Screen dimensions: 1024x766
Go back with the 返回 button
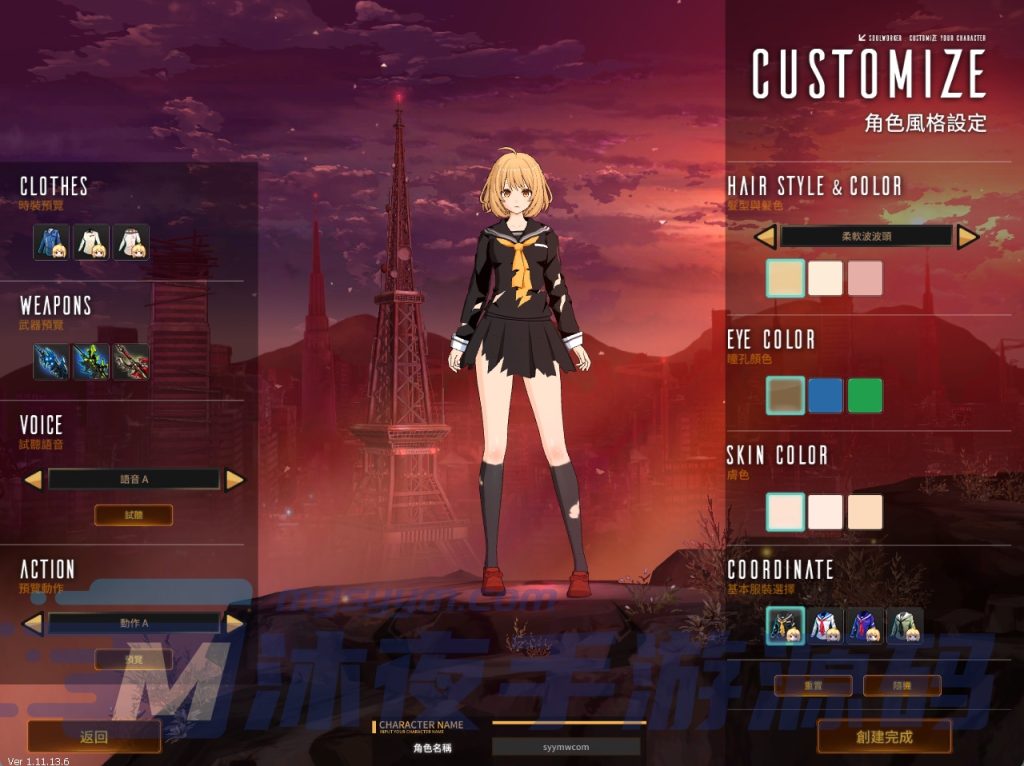pyautogui.click(x=94, y=737)
